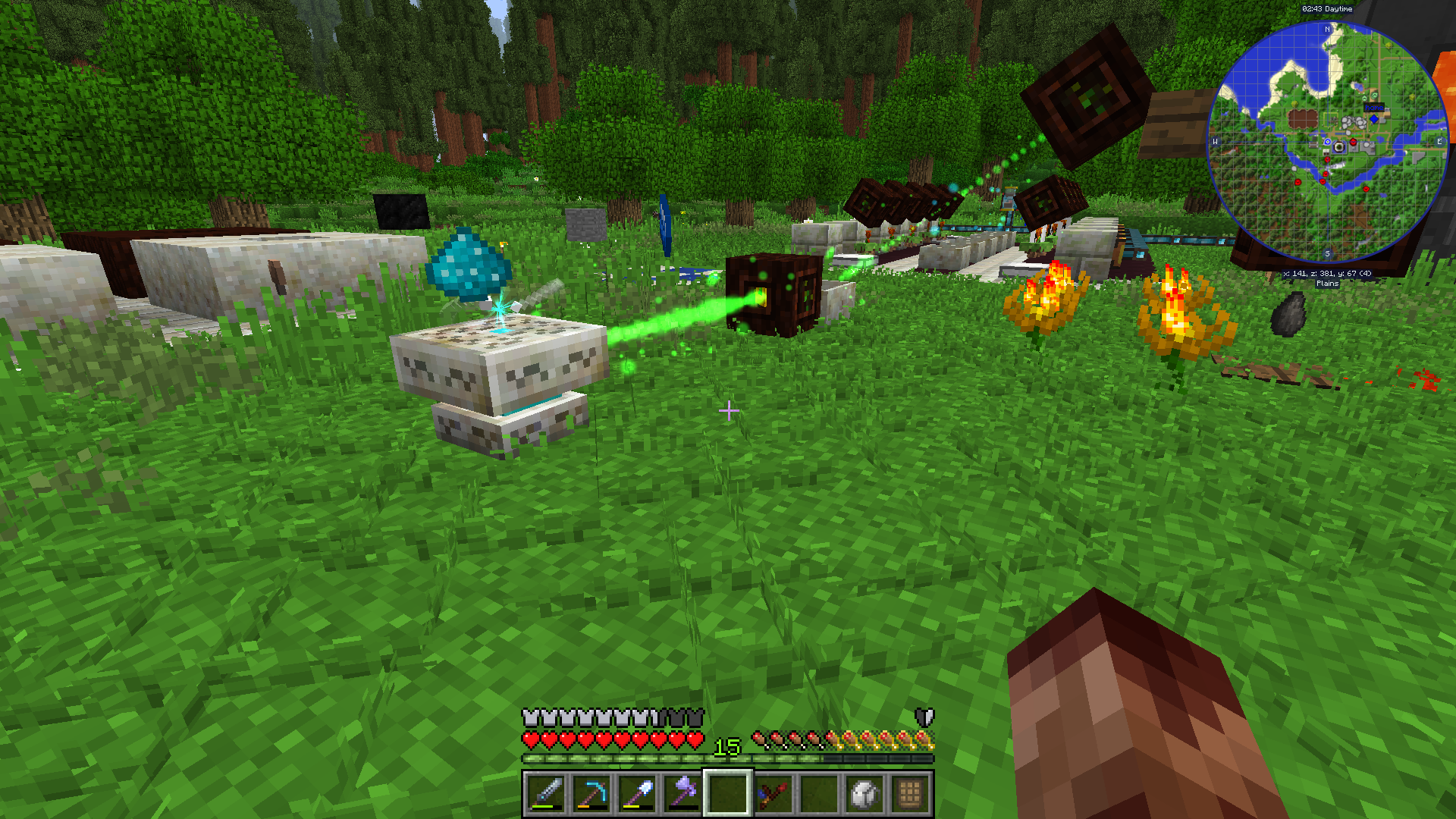Select the wand with red tip slot
This screenshot has height=819, width=1456.
[773, 793]
